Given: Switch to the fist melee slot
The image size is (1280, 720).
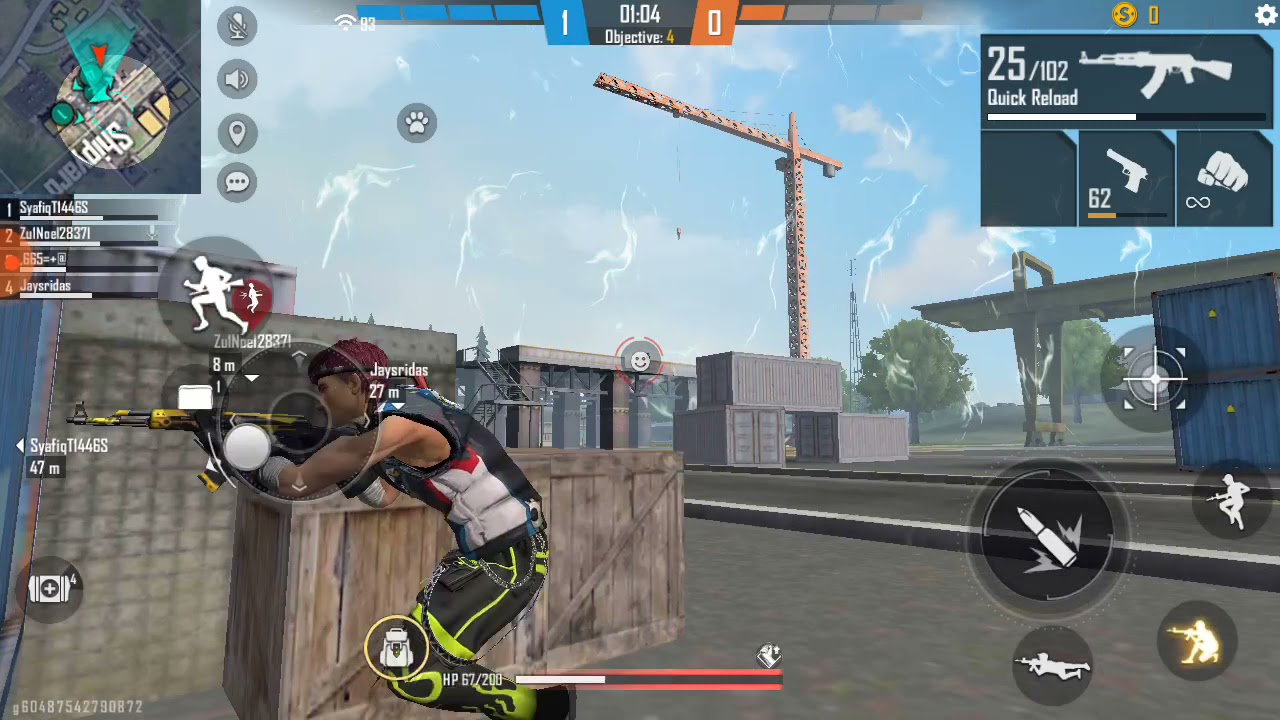Looking at the screenshot, I should pos(1224,180).
